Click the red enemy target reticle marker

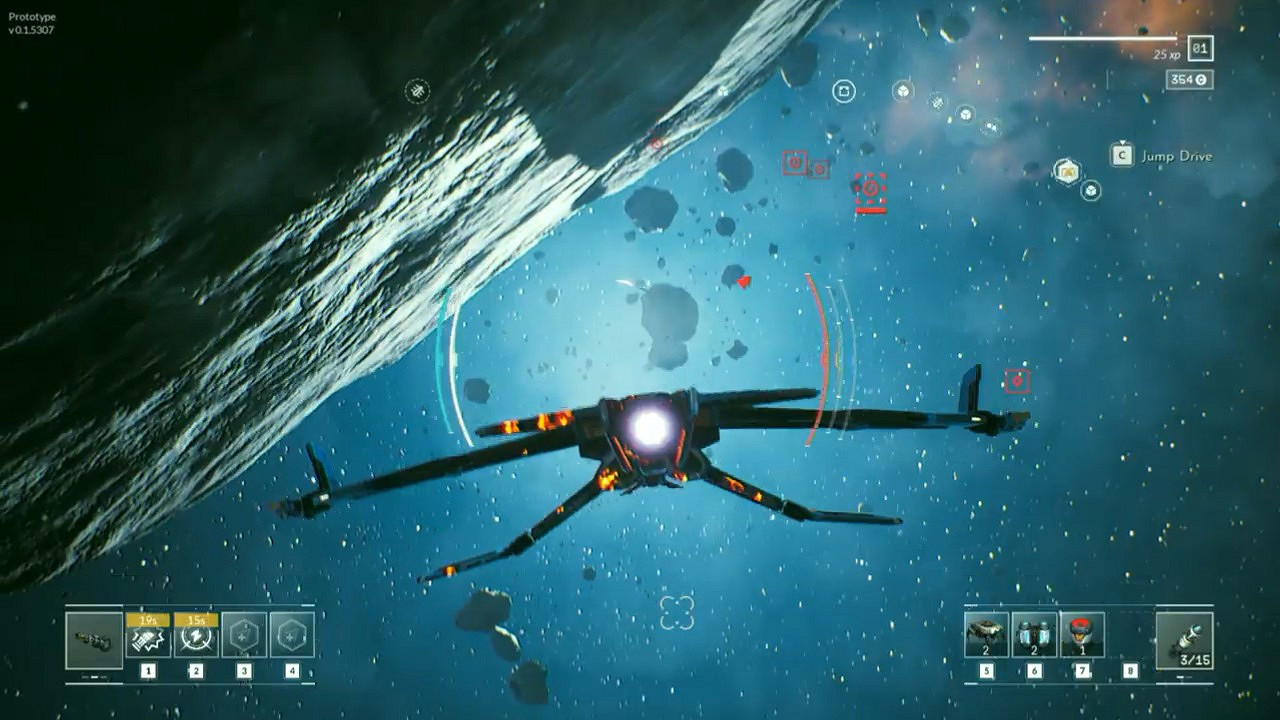click(870, 188)
